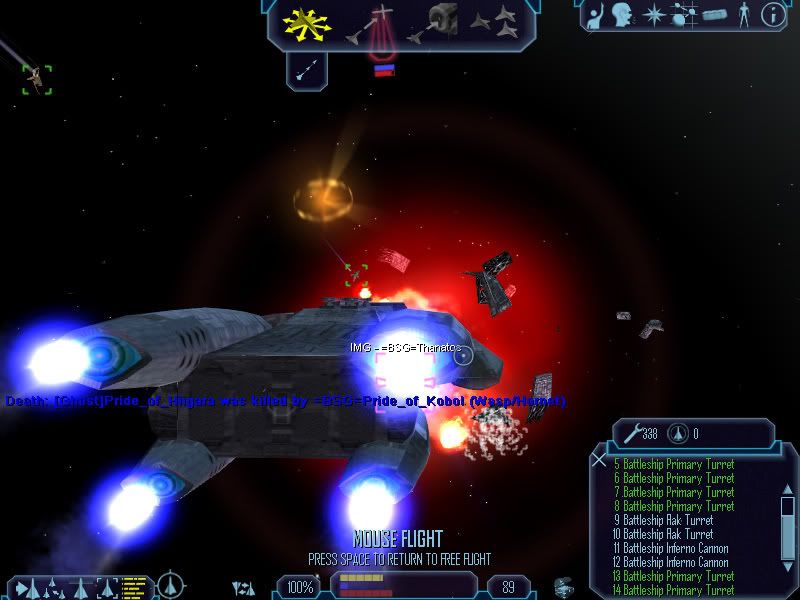Click the wrench repair icon
Image resolution: width=800 pixels, height=600 pixels.
[x=632, y=434]
